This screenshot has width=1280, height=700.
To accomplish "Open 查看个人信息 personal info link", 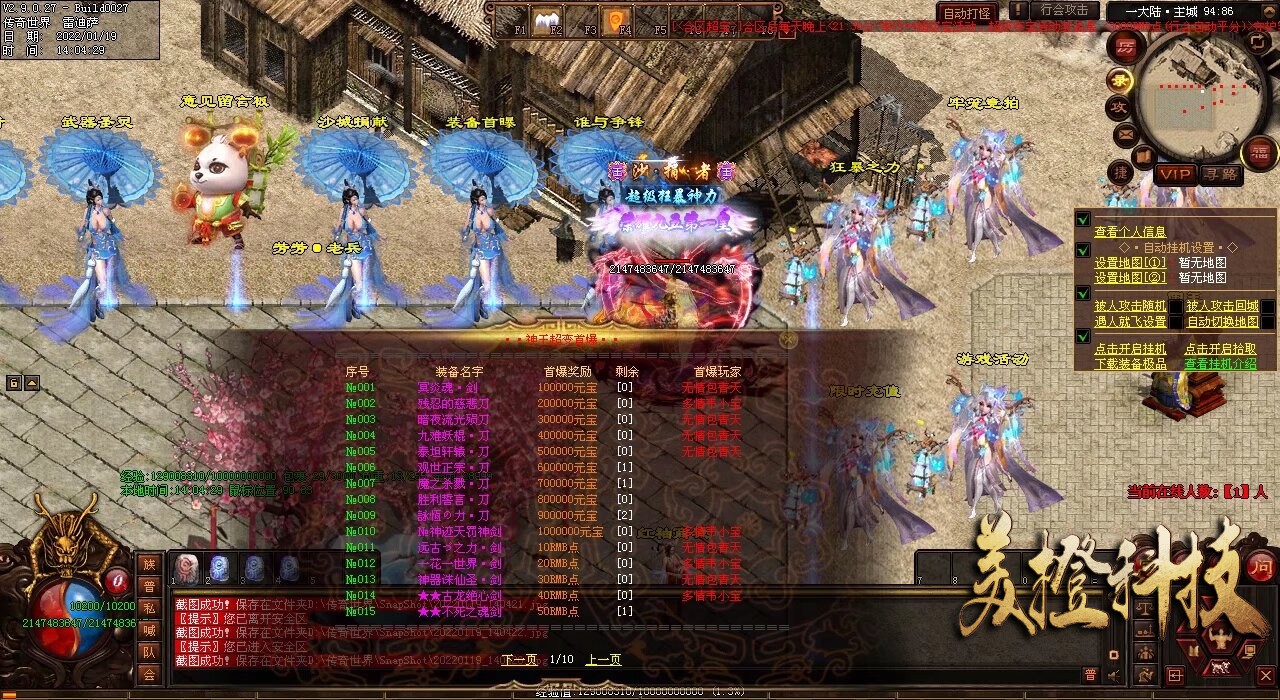I will pyautogui.click(x=1129, y=232).
